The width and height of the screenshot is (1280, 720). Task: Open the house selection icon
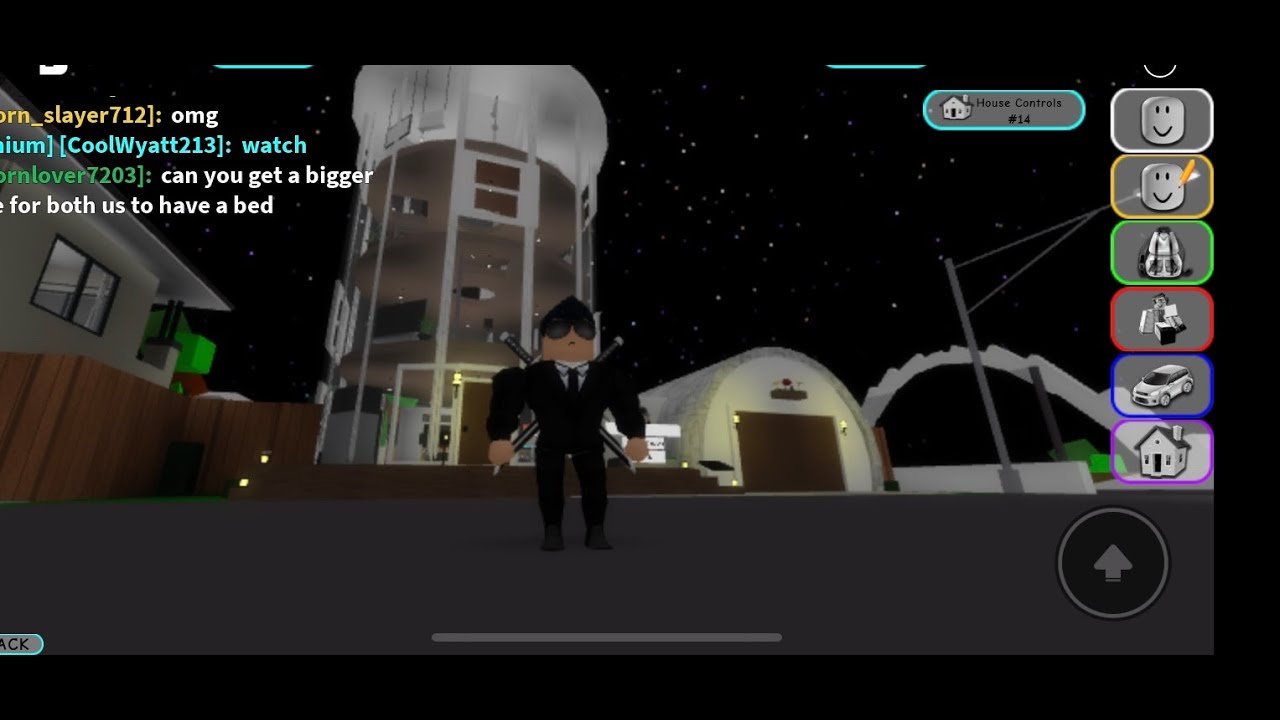pos(1161,452)
